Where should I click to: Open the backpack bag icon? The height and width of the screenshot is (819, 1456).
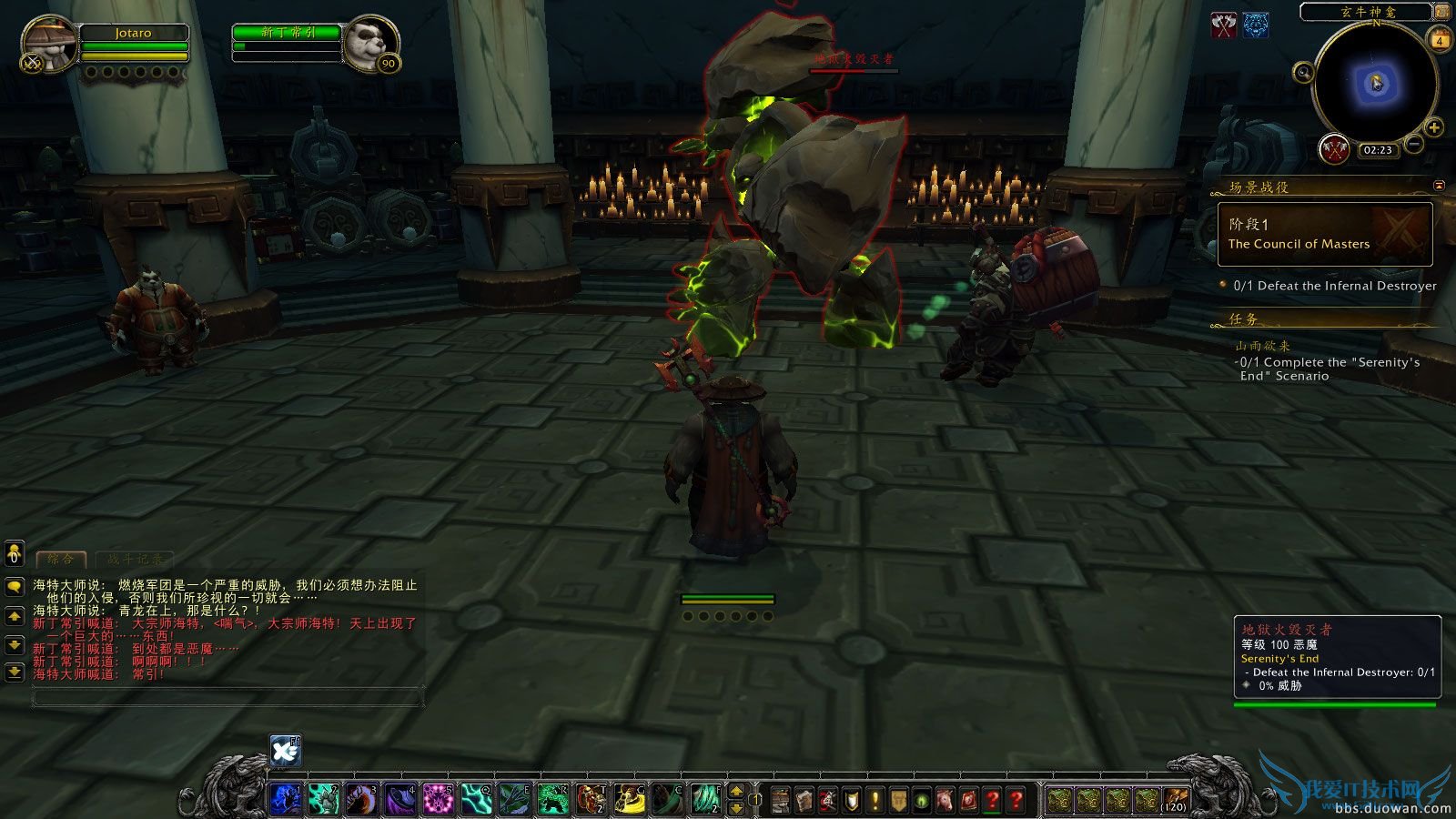point(1174,798)
